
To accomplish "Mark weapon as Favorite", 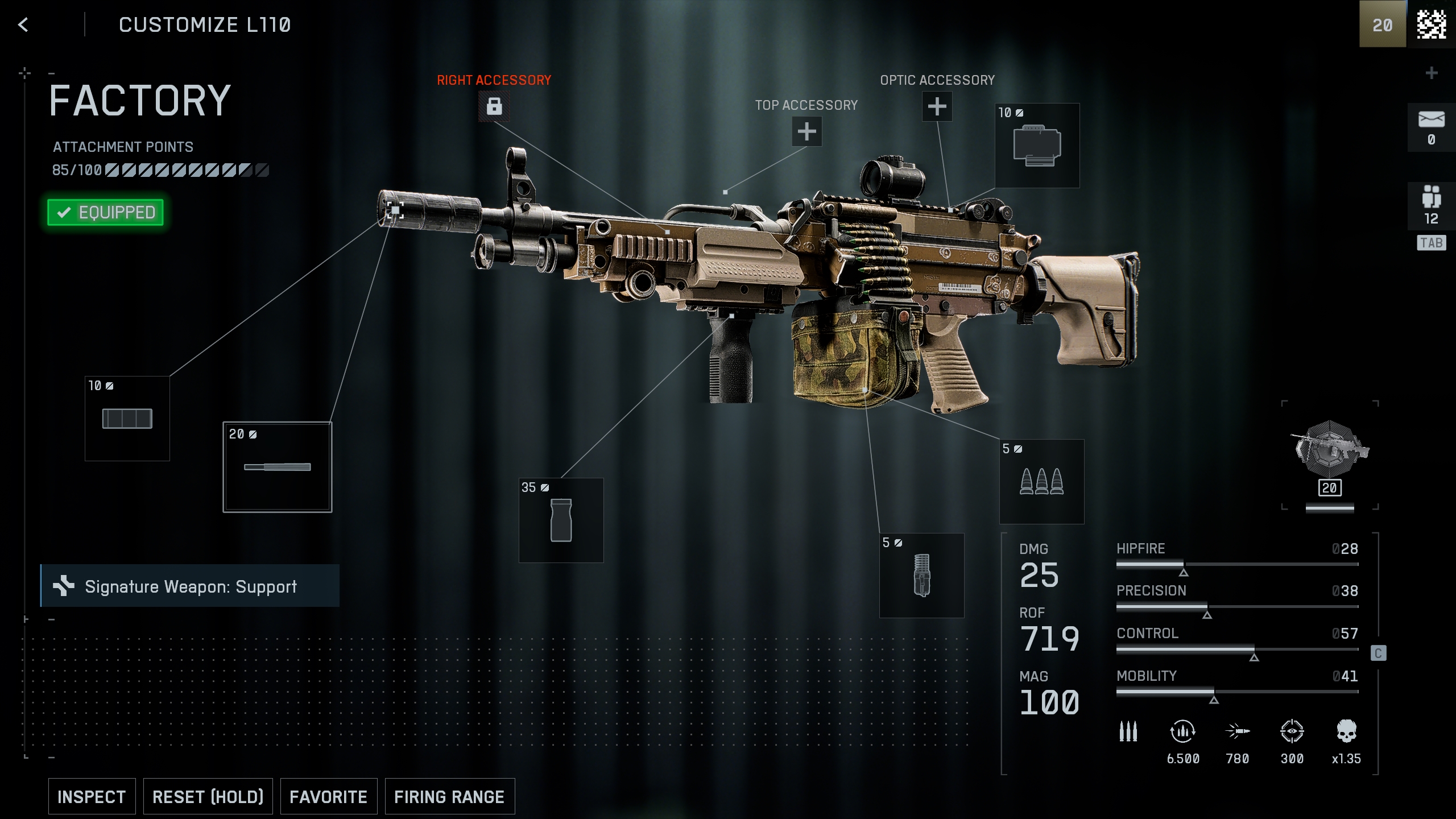I will [x=328, y=796].
